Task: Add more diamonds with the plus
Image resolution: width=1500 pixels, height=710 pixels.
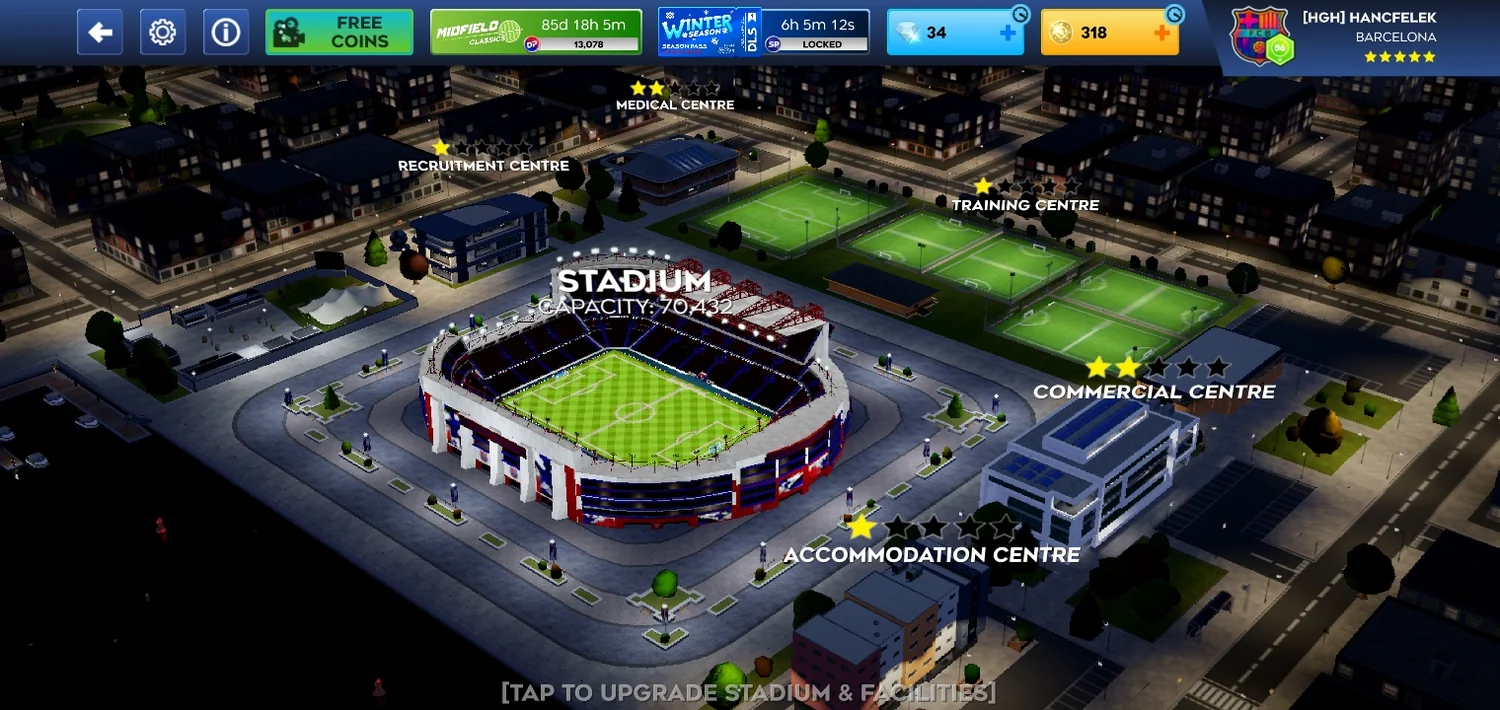Action: pyautogui.click(x=1008, y=33)
